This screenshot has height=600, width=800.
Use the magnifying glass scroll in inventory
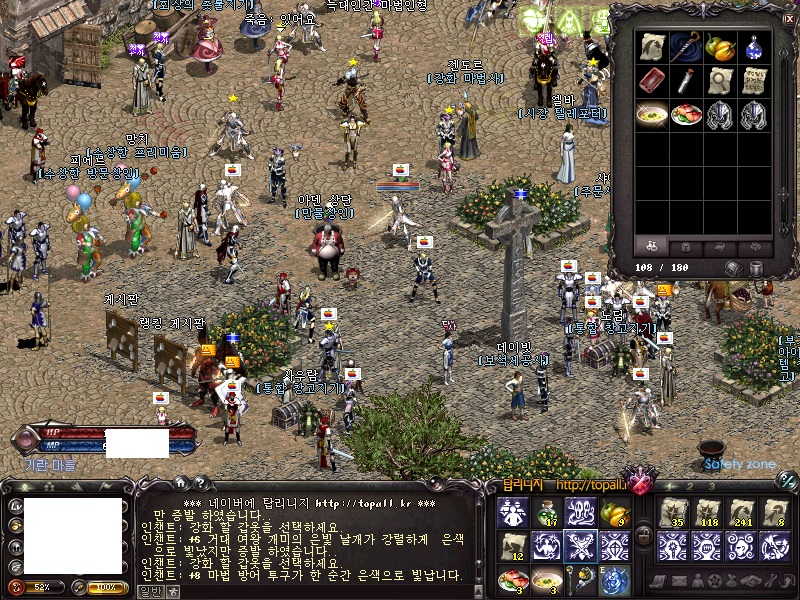point(720,81)
